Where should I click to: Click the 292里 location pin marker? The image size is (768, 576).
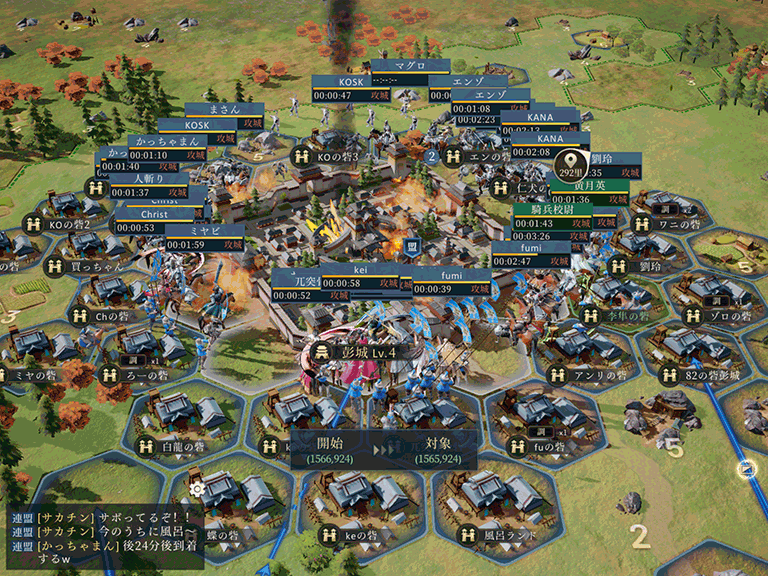point(571,164)
